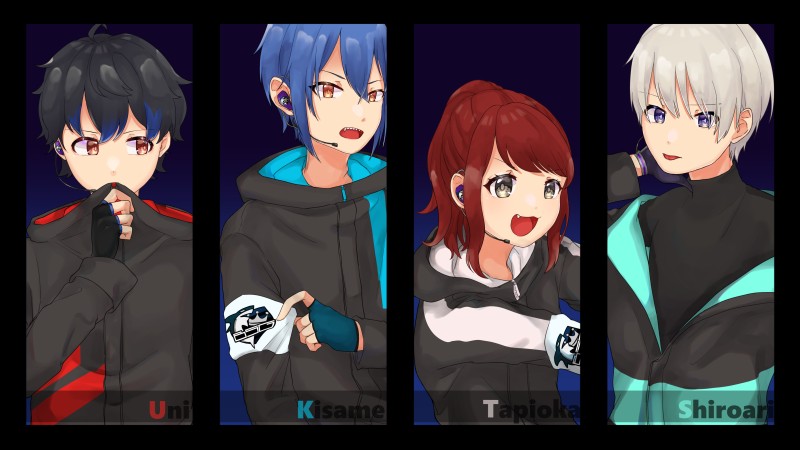The height and width of the screenshot is (450, 800).
Task: Pick the Tapioka character panel
Action: pyautogui.click(x=497, y=225)
